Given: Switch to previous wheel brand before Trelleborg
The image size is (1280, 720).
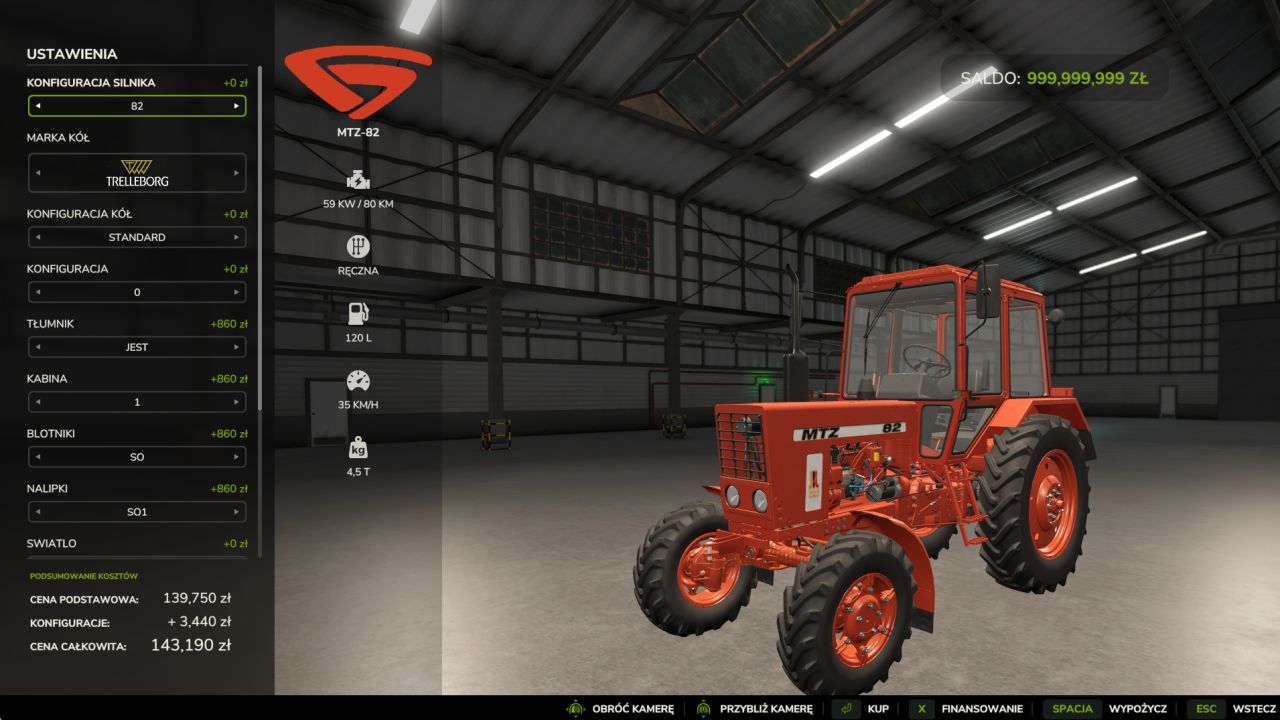Looking at the screenshot, I should click(x=38, y=173).
